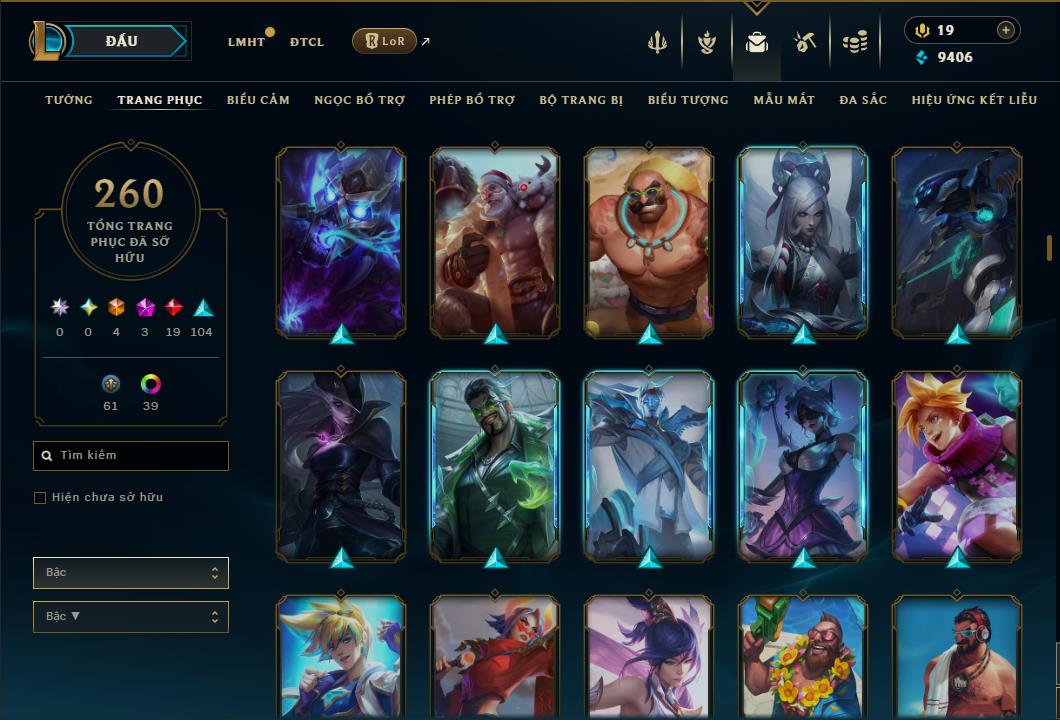Switch to the ĐTCL tab
This screenshot has height=720, width=1060.
[x=307, y=42]
